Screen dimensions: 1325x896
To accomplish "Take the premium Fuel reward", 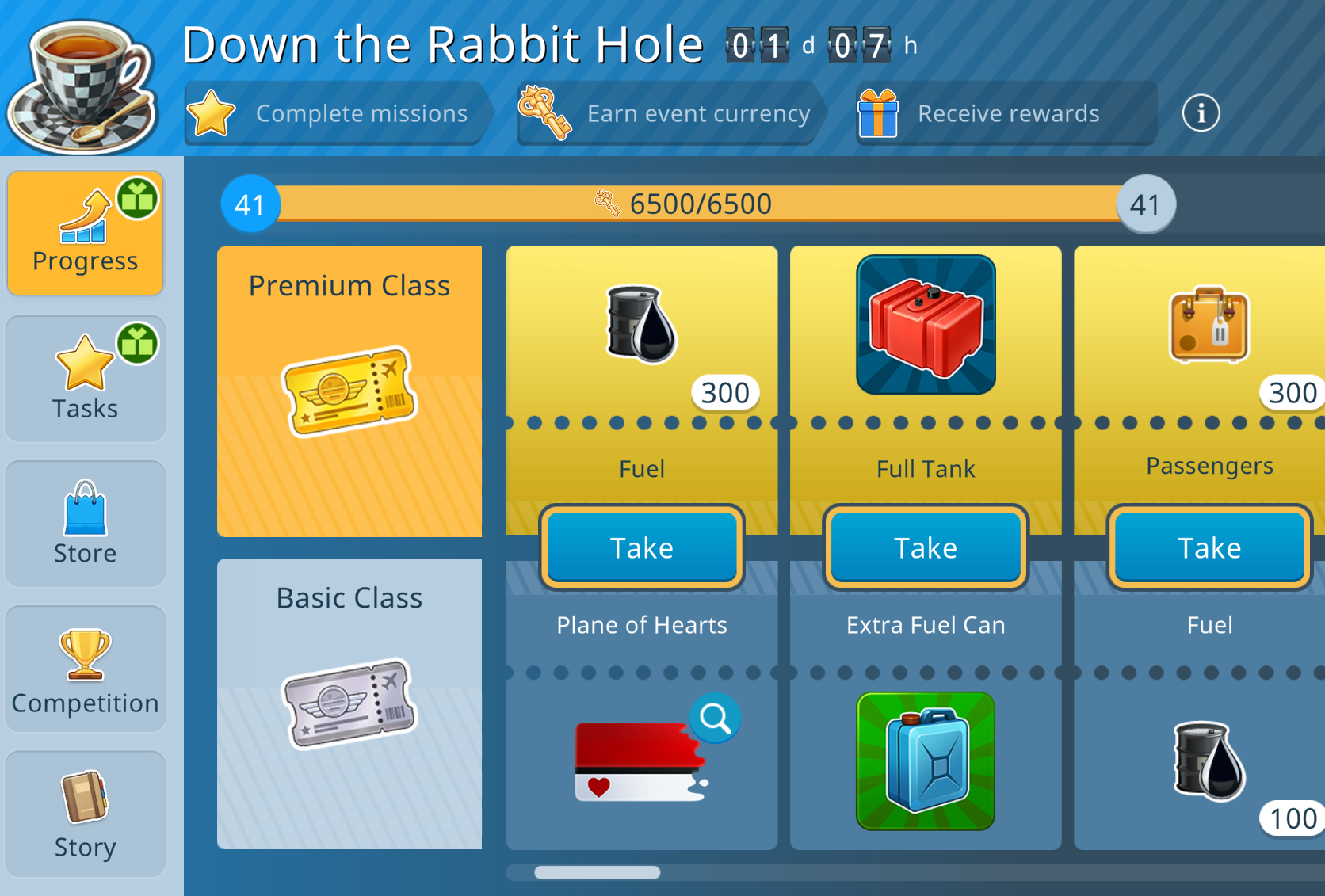I will [641, 547].
